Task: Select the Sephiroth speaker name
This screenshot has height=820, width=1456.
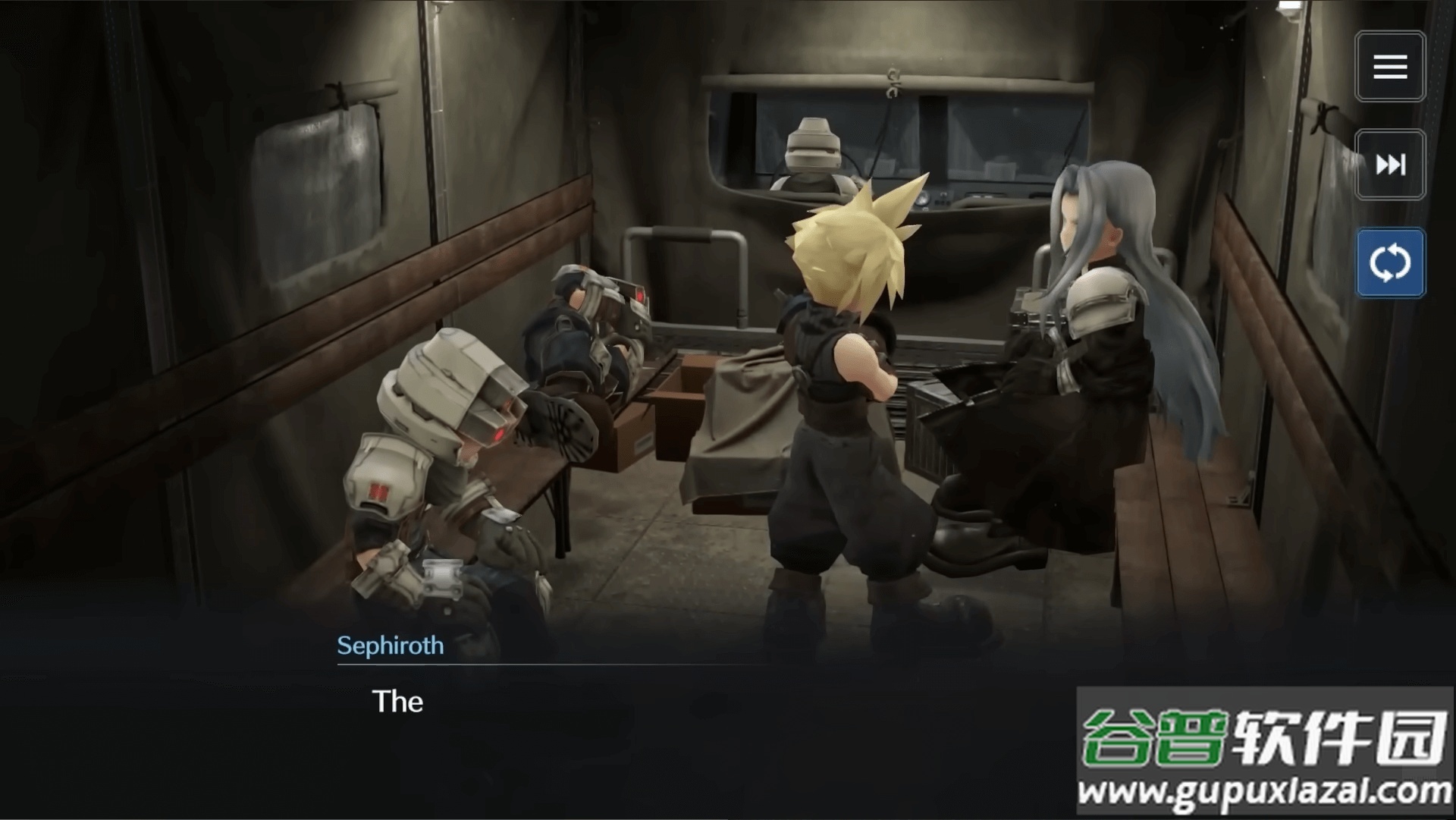Action: 390,646
